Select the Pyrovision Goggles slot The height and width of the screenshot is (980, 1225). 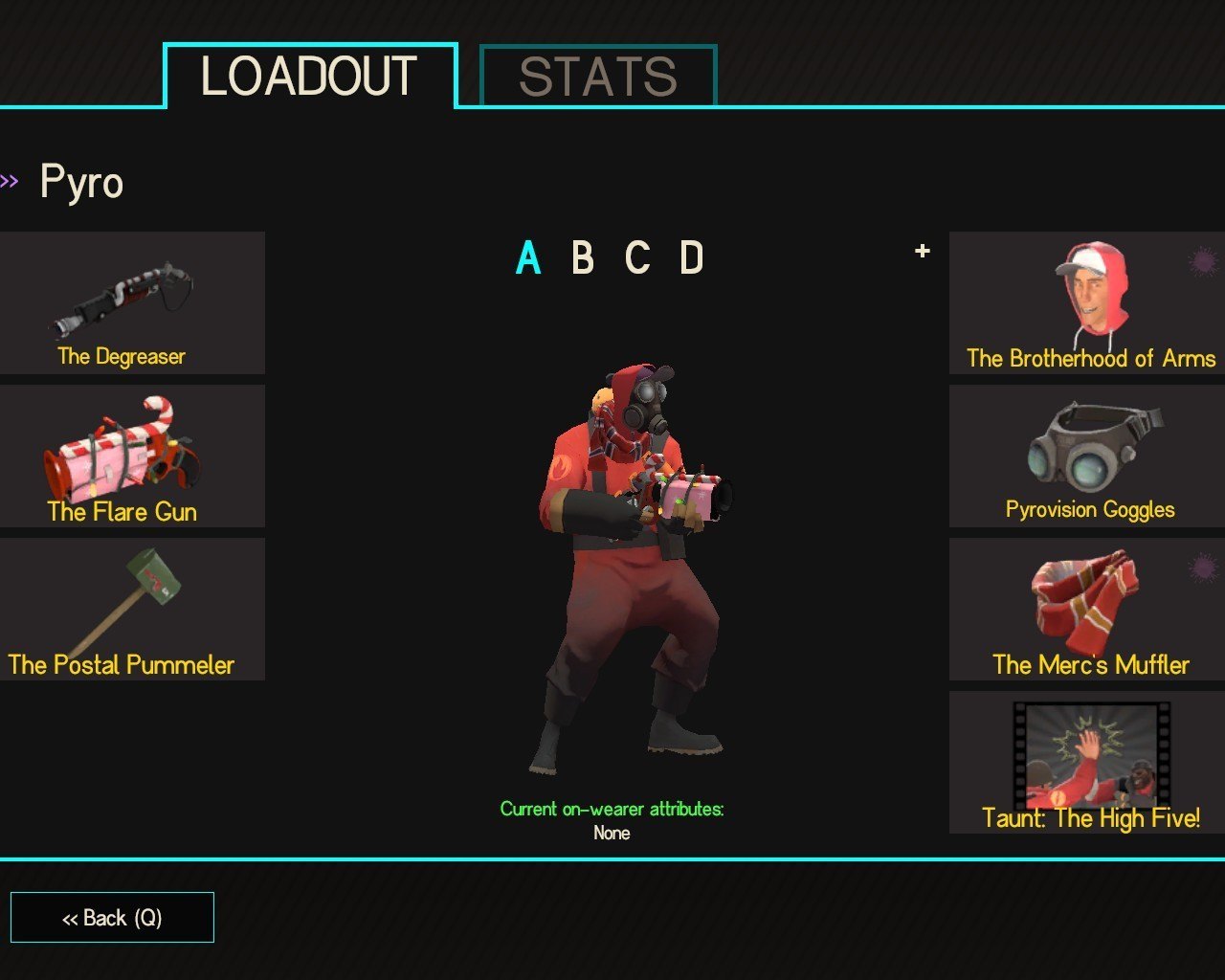click(x=1087, y=456)
